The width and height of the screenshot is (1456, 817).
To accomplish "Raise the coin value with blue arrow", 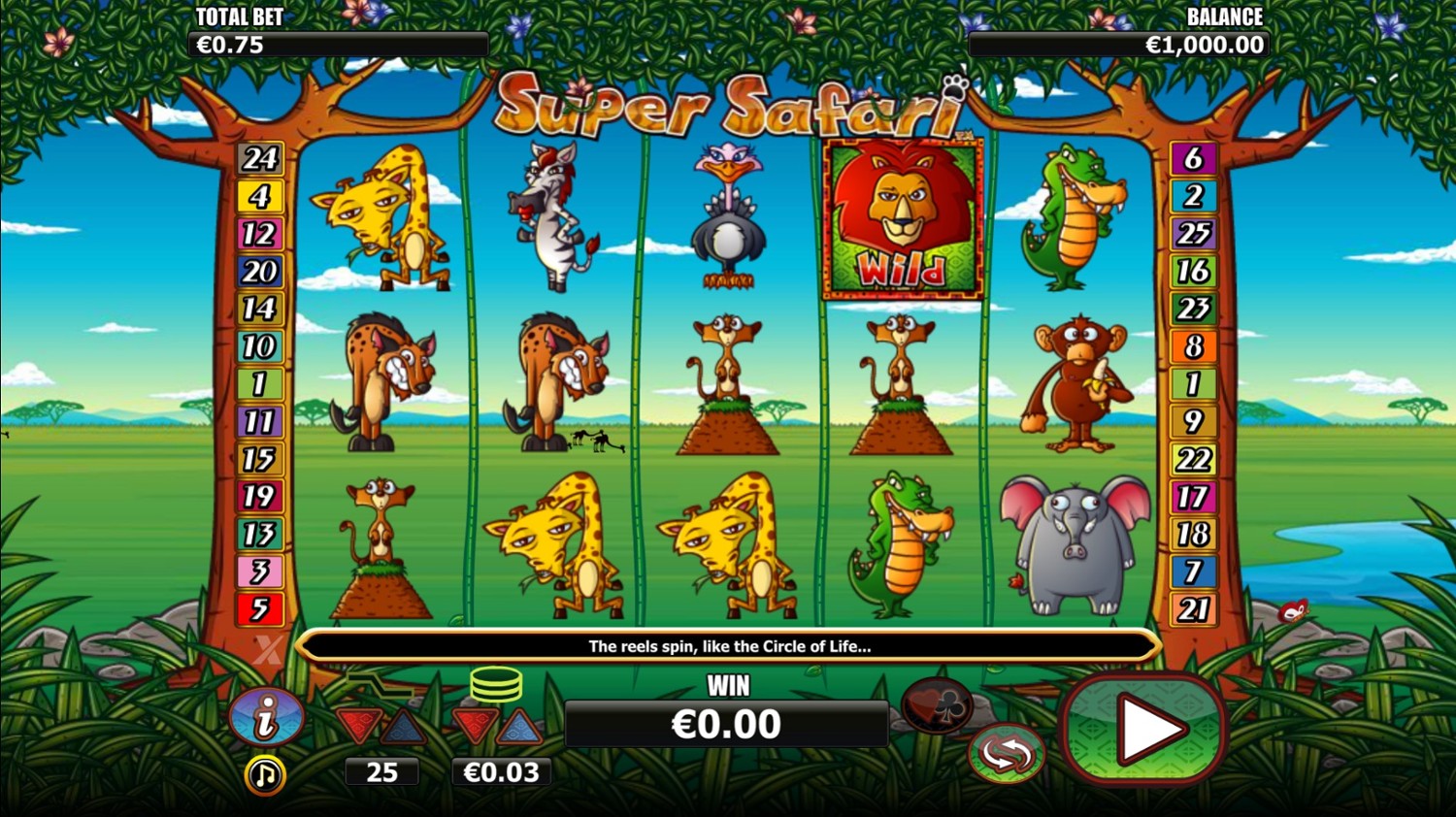I will [520, 726].
